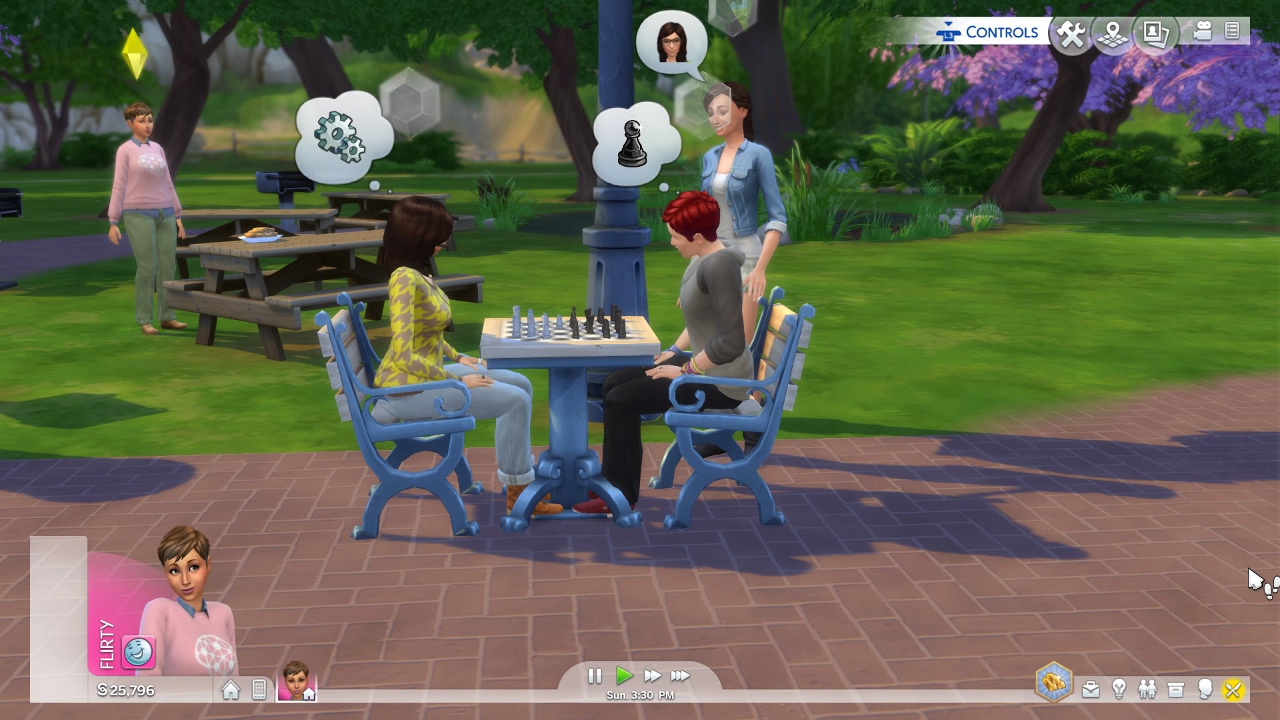Open the game options list icon
The height and width of the screenshot is (720, 1280).
1232,32
